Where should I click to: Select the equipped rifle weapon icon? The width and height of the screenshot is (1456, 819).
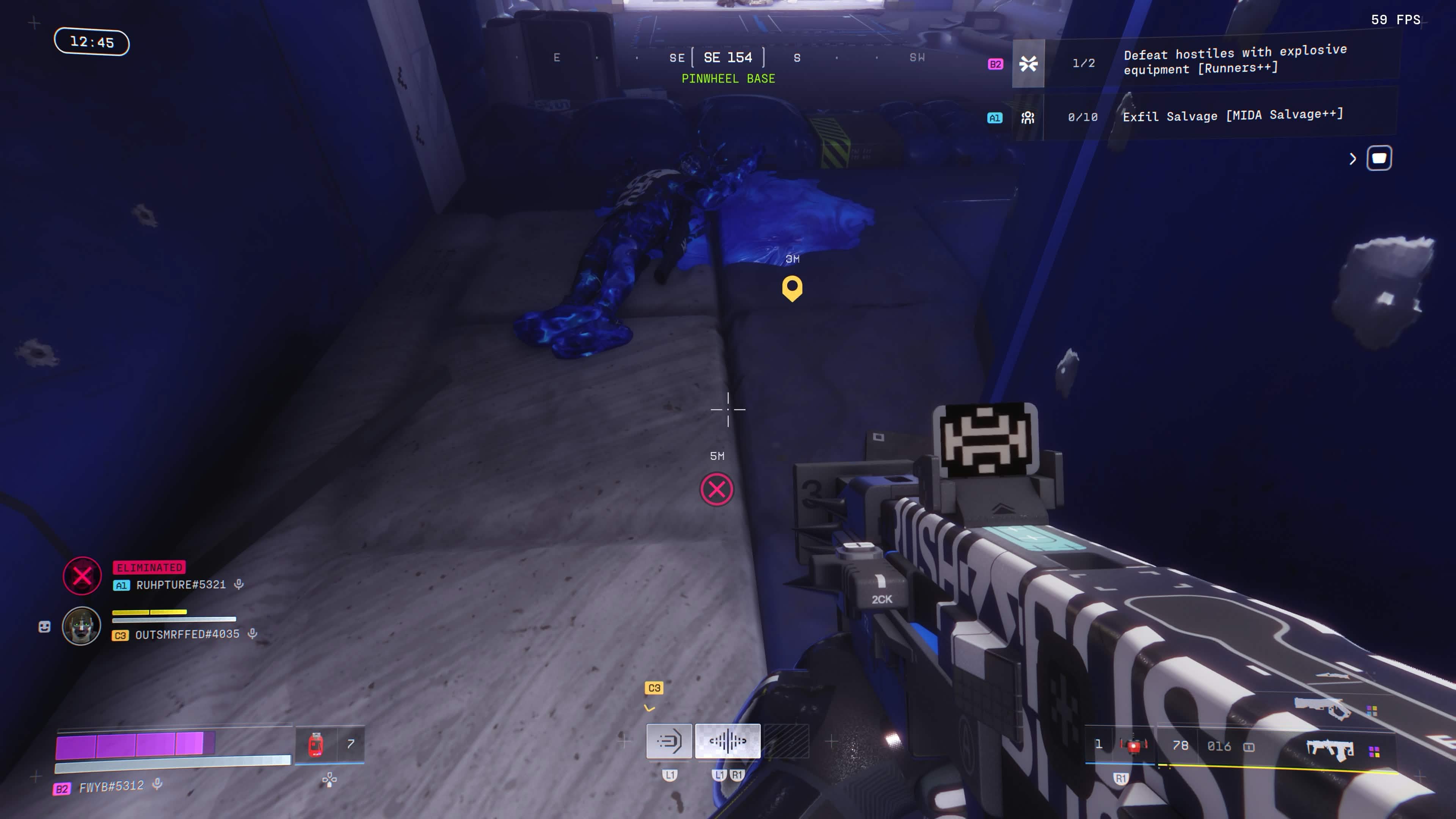click(1329, 750)
